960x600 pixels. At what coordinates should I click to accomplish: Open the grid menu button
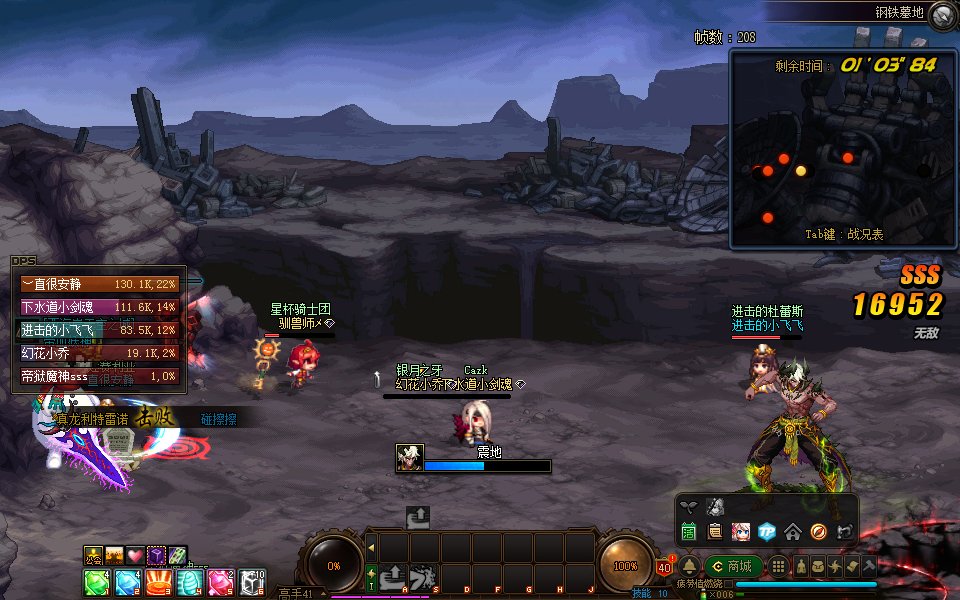point(778,567)
